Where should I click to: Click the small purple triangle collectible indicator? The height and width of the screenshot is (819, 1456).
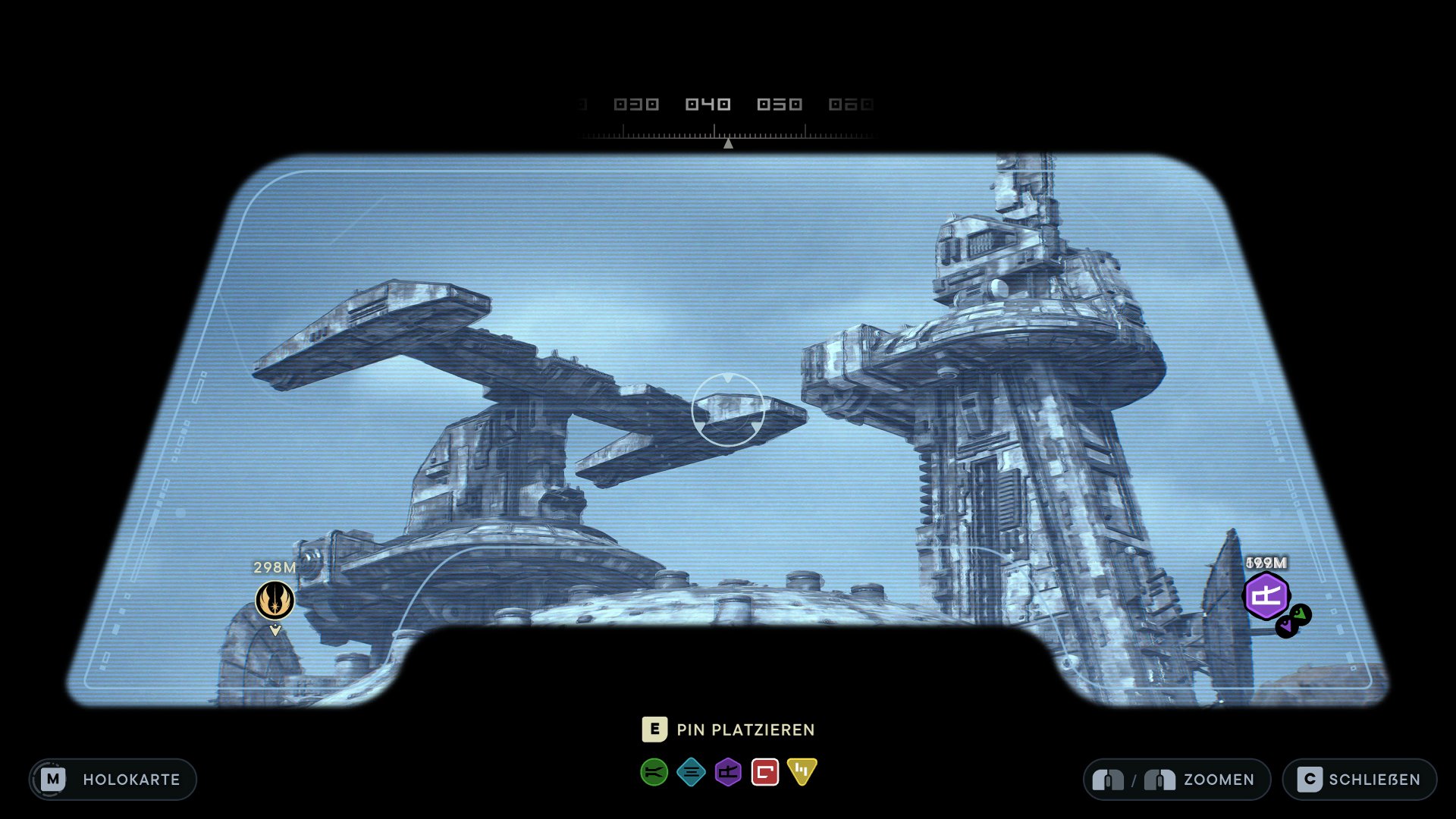pyautogui.click(x=1287, y=625)
